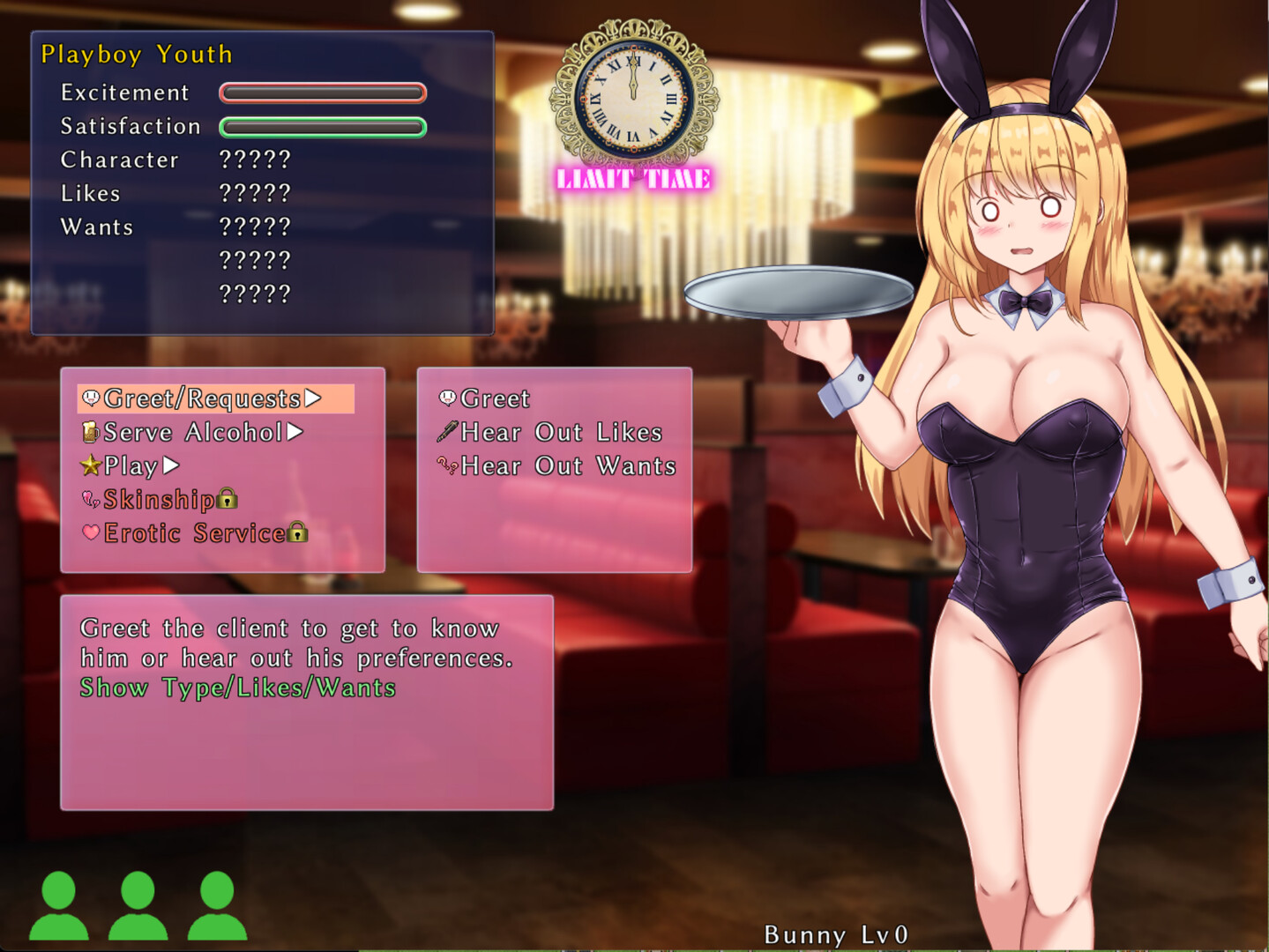
Task: Select the star icon next to Play
Action: pos(89,465)
